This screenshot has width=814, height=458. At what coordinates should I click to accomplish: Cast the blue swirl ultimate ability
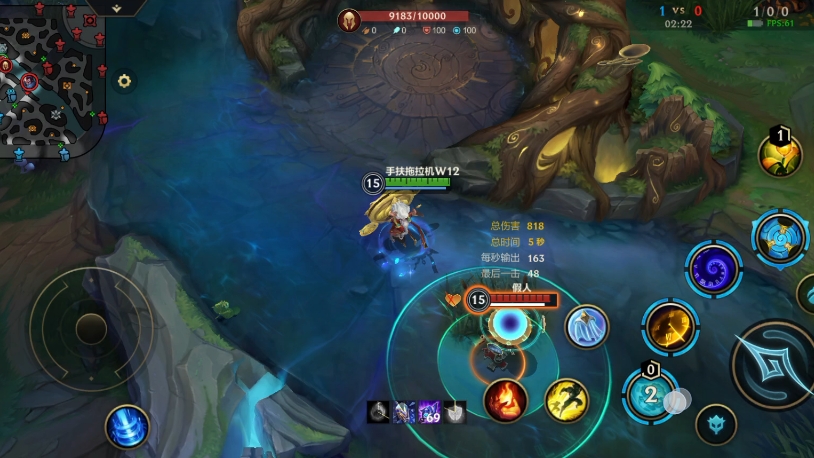click(x=780, y=238)
